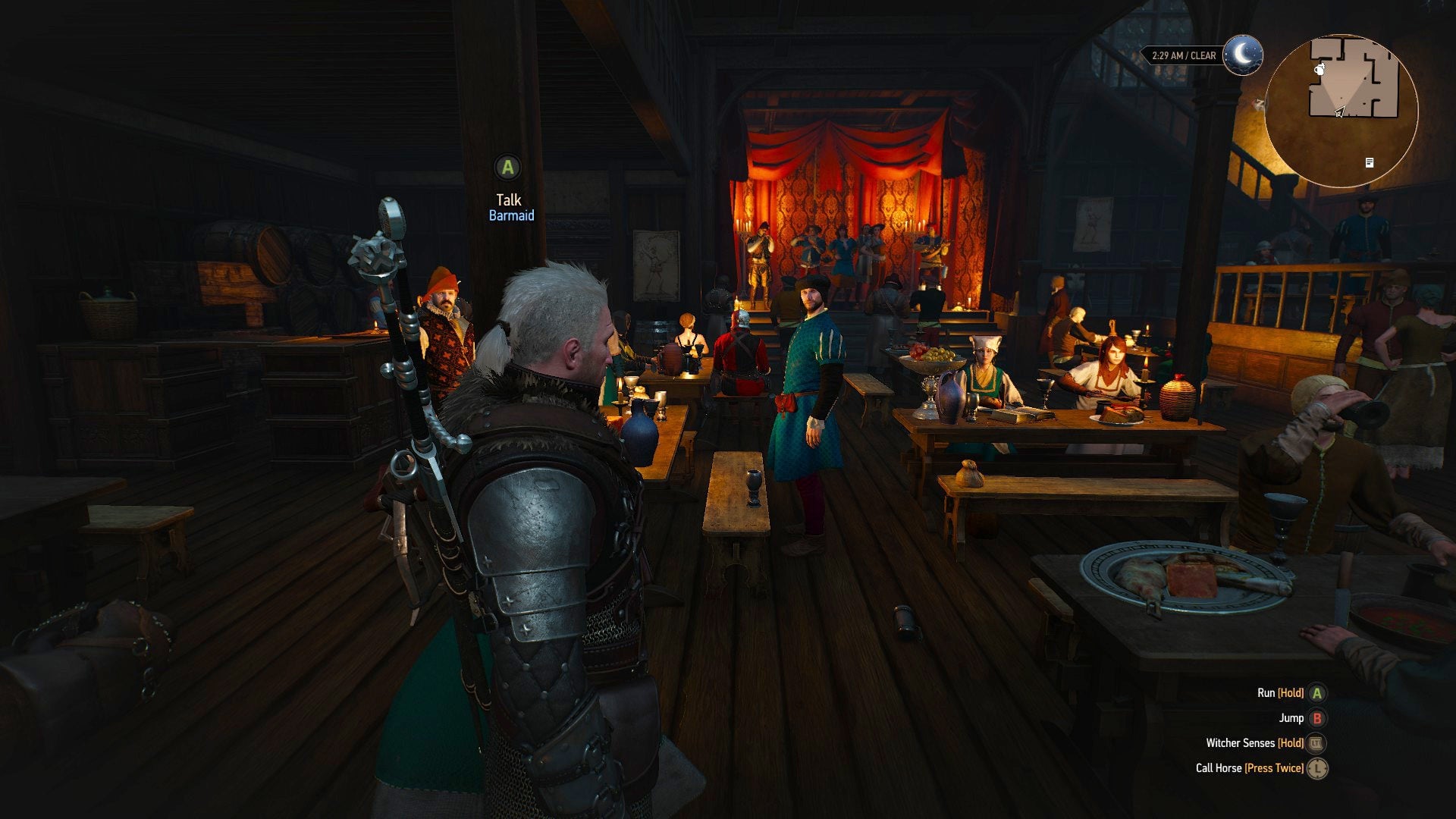Screen dimensions: 1456x819
Task: Click the player arrow marker on the minimap
Action: coord(1341,112)
